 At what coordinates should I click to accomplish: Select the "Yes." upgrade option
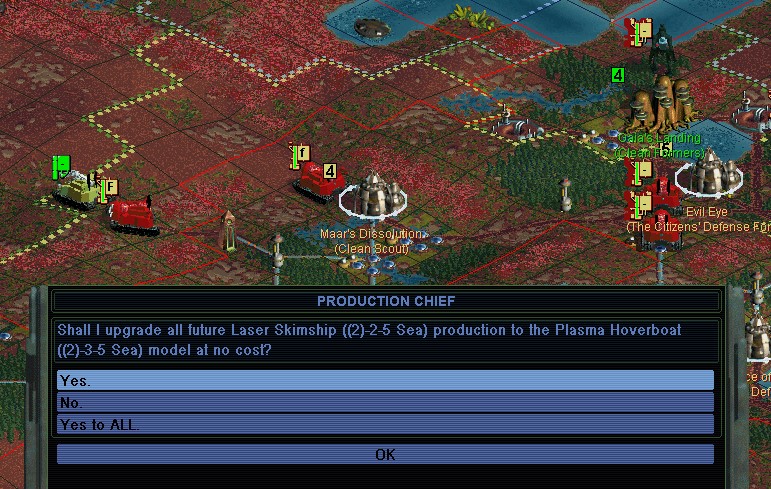385,381
